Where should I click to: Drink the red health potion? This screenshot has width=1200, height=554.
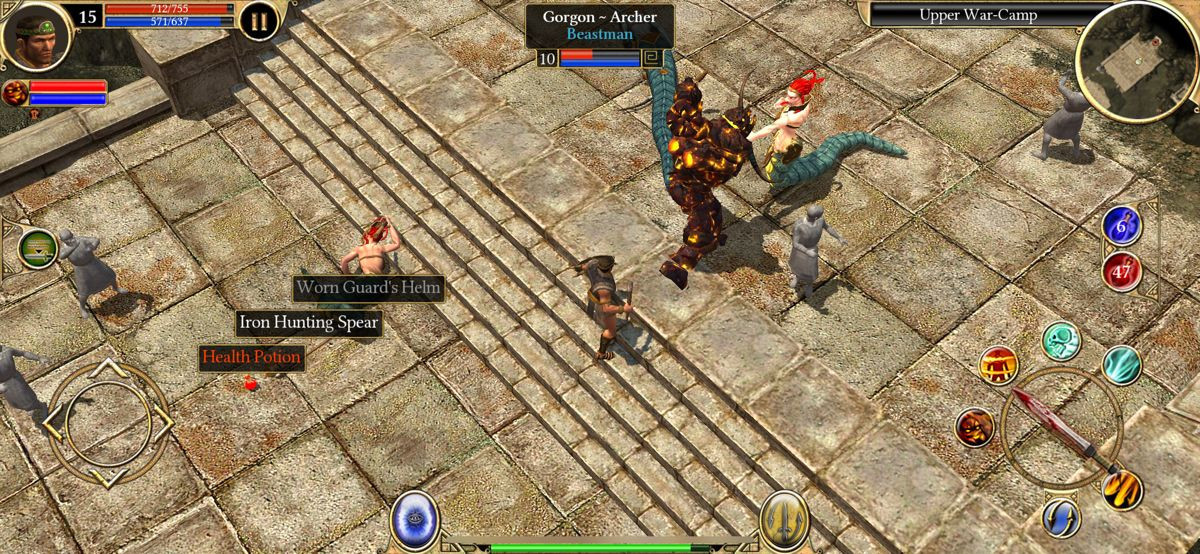[x=1121, y=270]
